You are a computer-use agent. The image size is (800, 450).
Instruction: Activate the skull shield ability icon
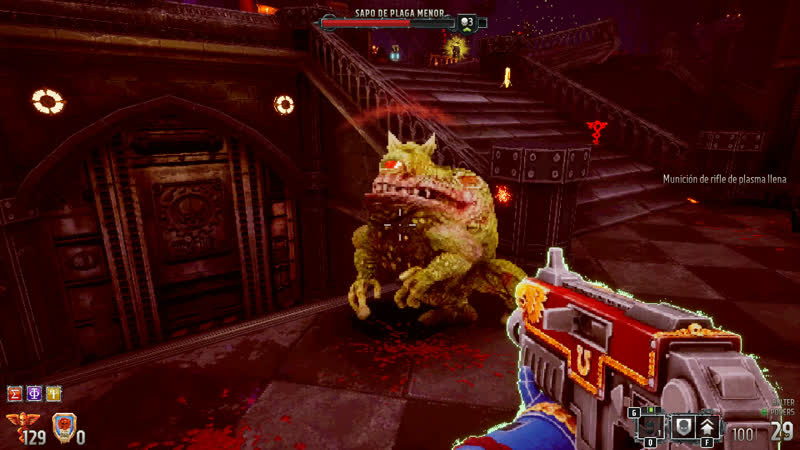(683, 427)
